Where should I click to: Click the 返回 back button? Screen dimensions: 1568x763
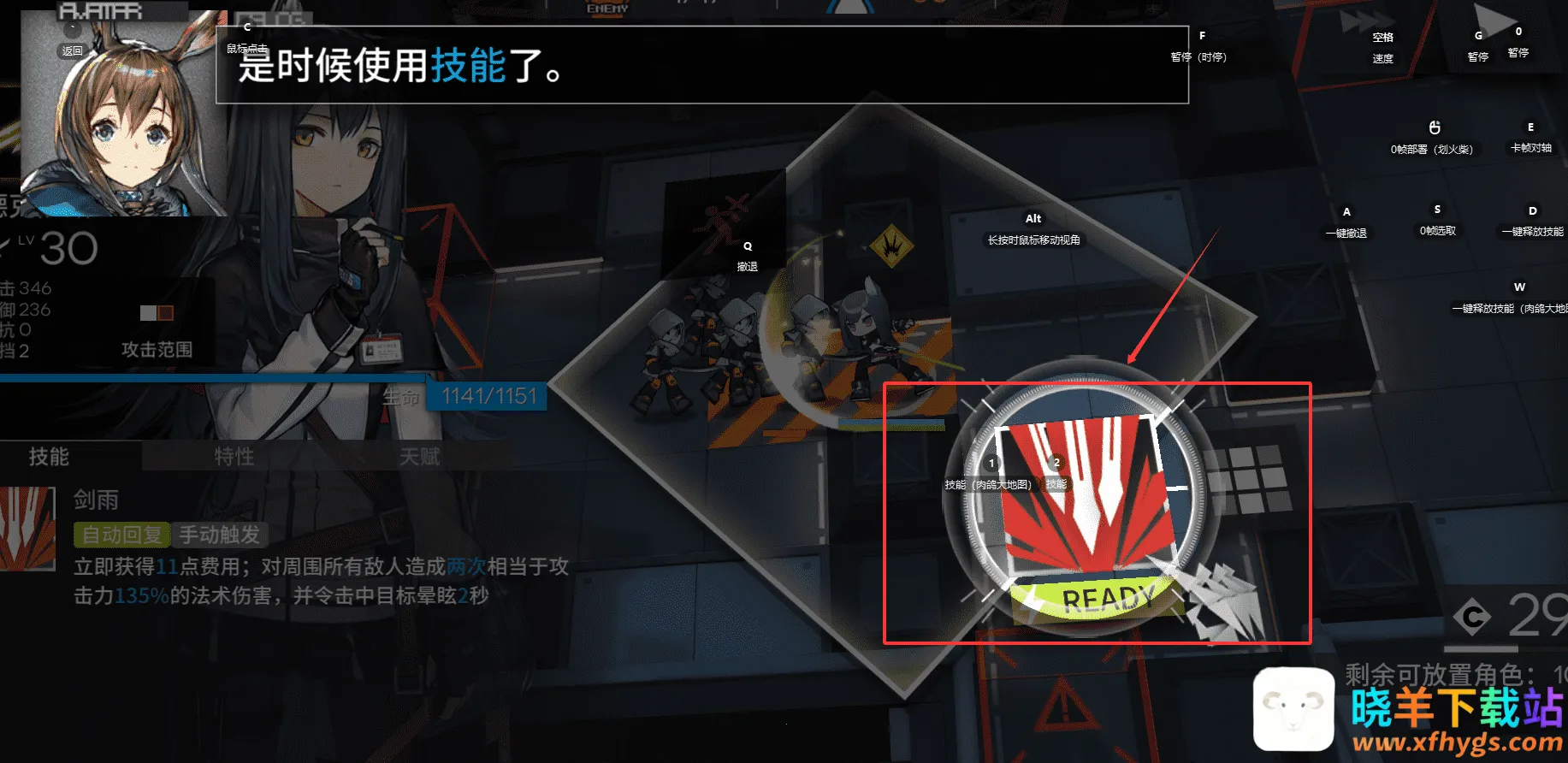(x=72, y=51)
